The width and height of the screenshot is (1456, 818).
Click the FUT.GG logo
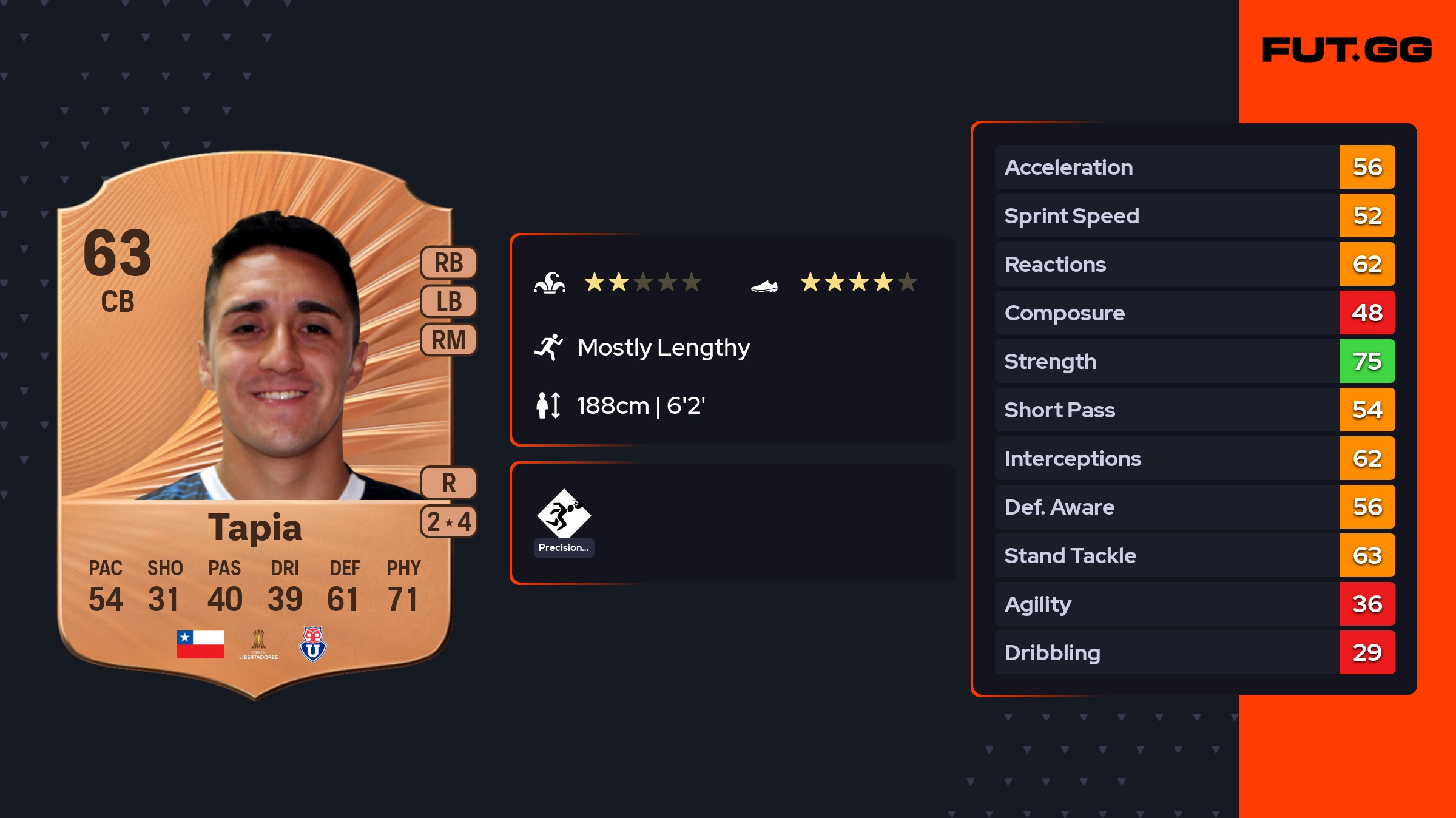(x=1347, y=50)
